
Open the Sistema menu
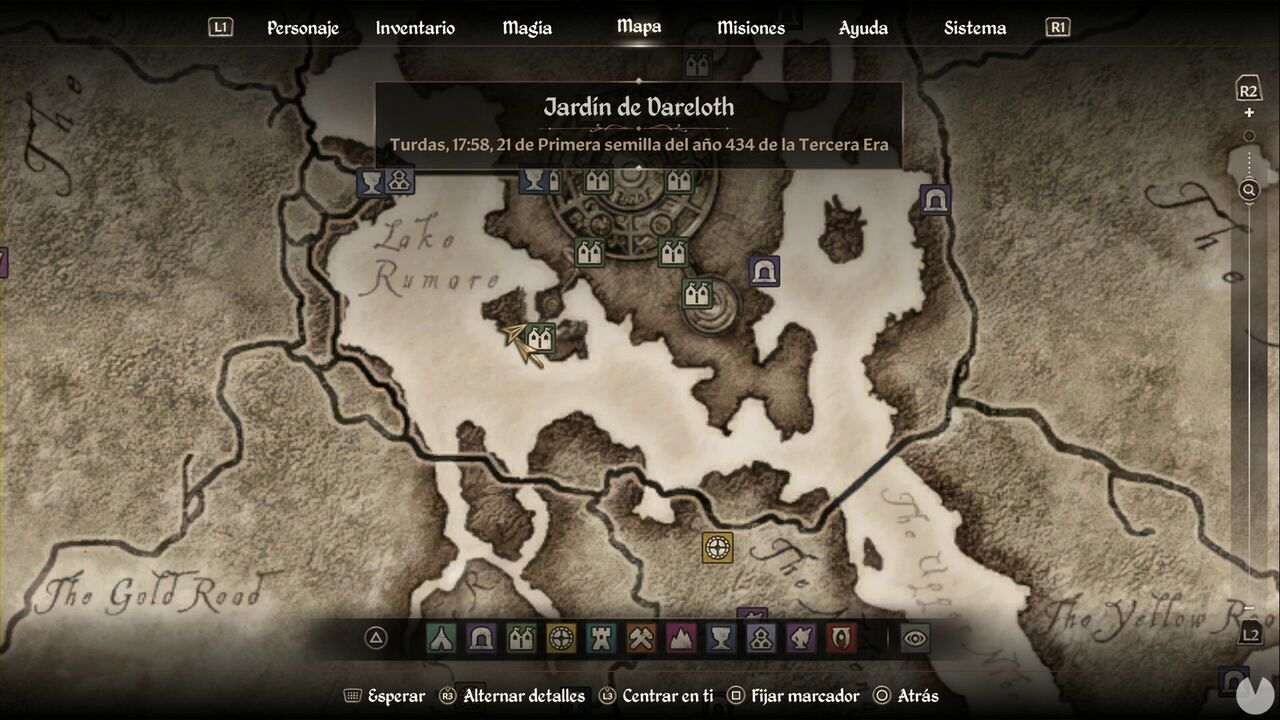pyautogui.click(x=974, y=27)
